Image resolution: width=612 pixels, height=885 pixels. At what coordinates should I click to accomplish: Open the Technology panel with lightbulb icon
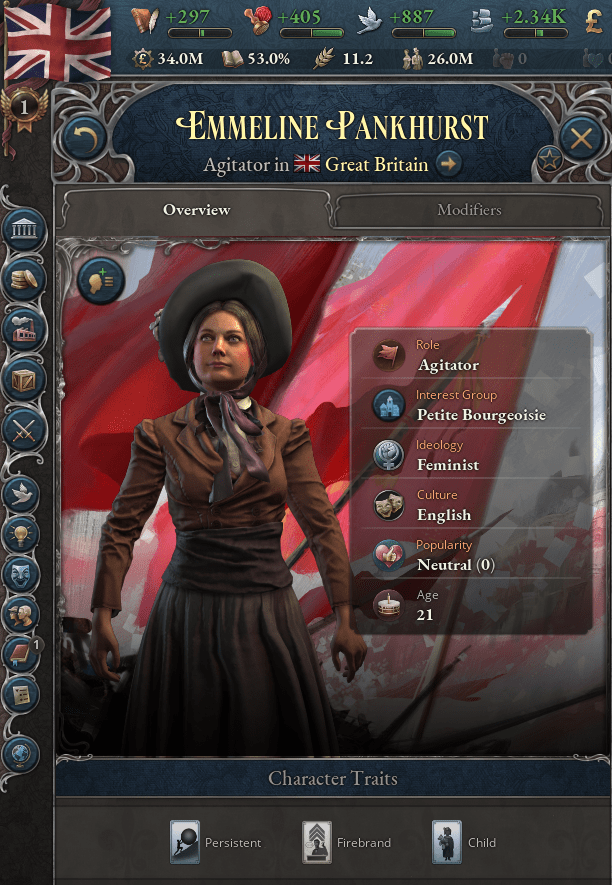point(24,533)
